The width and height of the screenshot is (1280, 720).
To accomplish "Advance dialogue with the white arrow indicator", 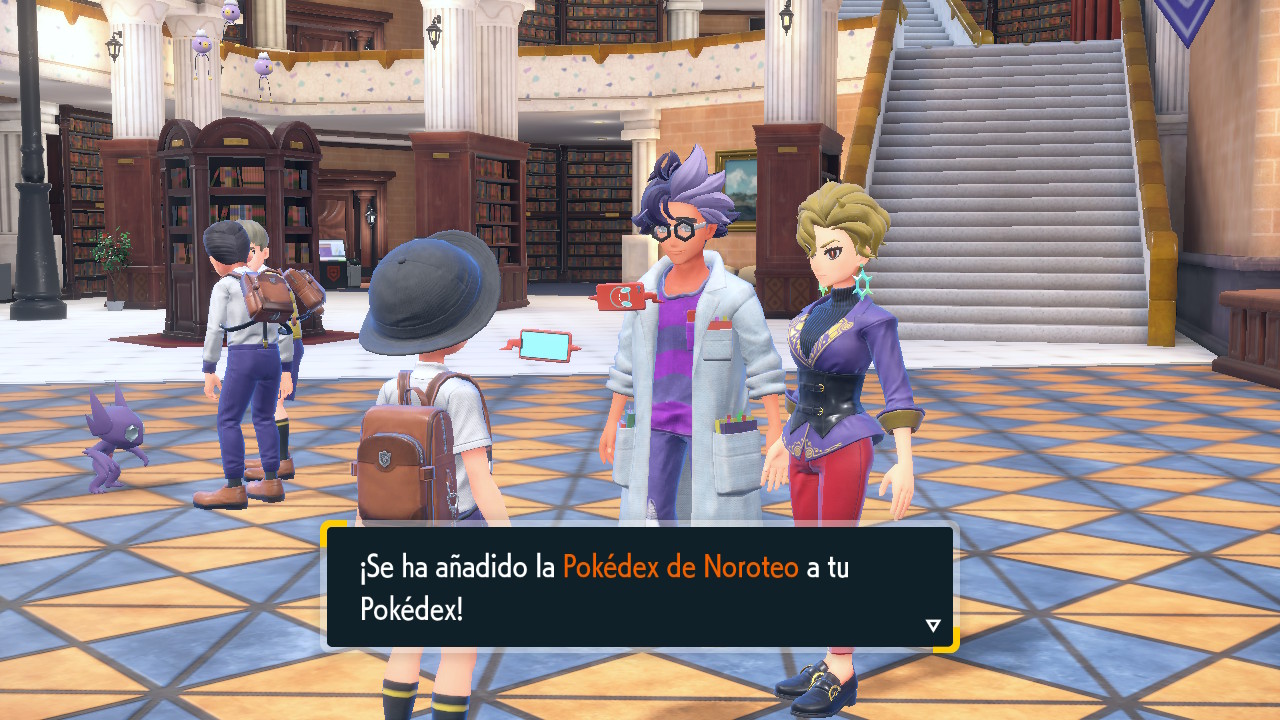I will coord(933,625).
